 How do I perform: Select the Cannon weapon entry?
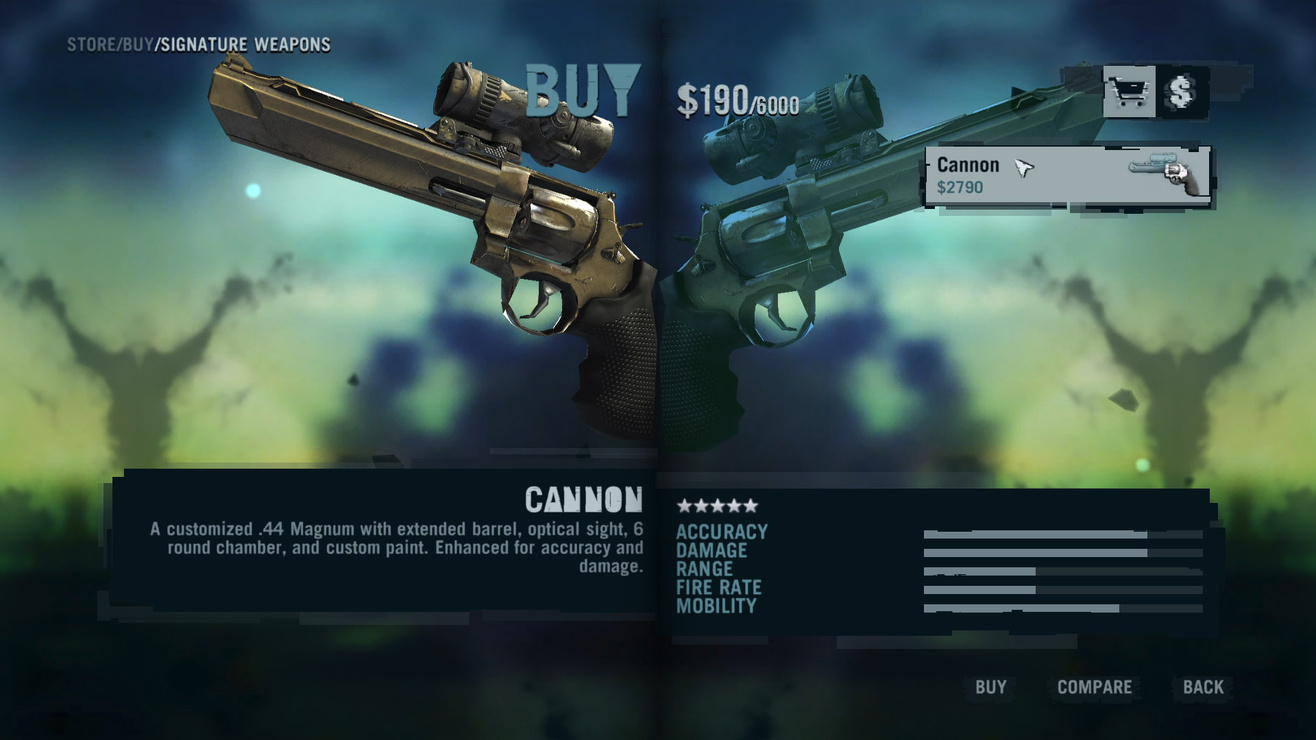1067,176
